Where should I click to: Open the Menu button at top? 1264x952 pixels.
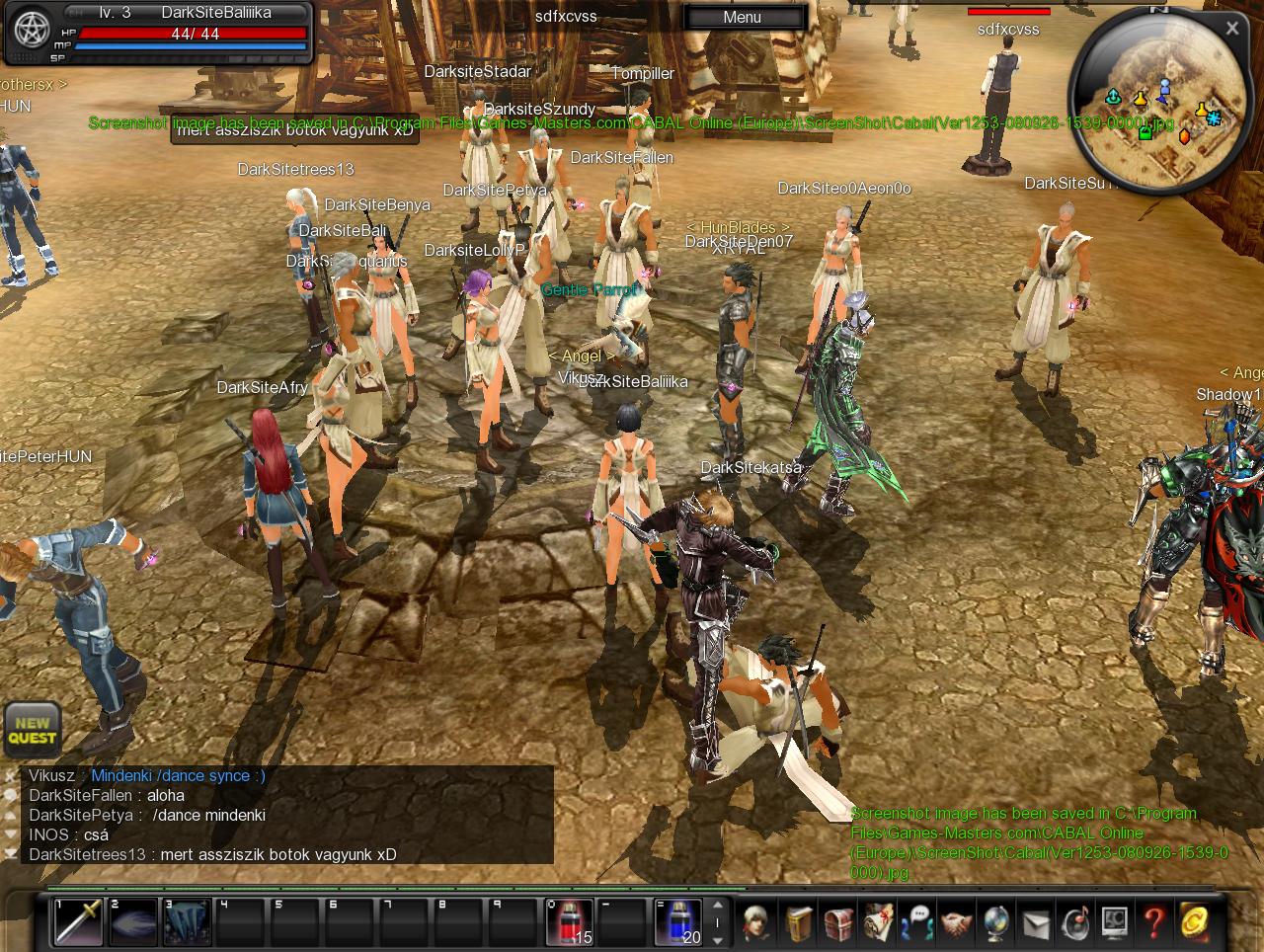(742, 17)
